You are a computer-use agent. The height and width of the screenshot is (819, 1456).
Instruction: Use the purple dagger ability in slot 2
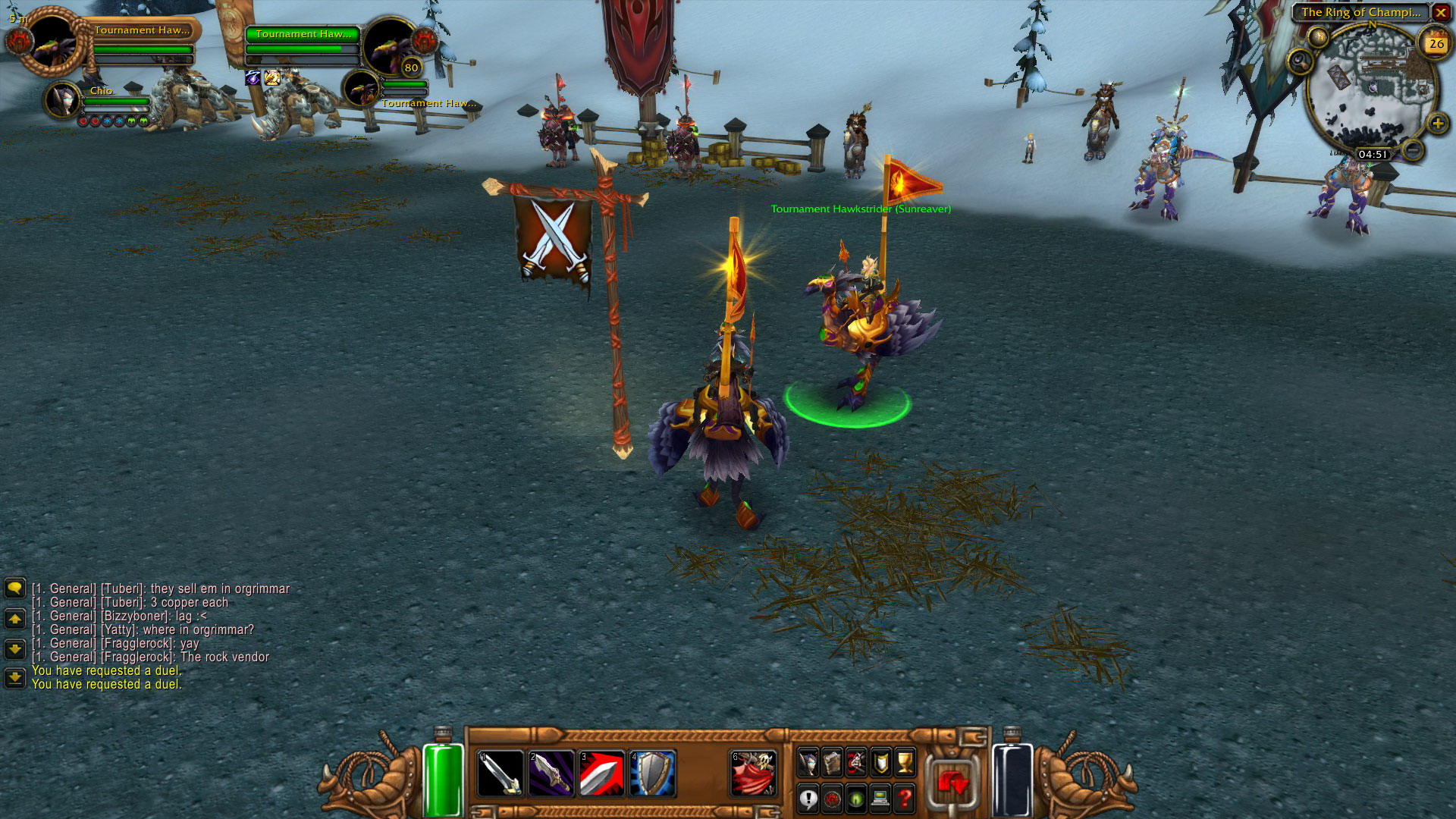pos(551,772)
